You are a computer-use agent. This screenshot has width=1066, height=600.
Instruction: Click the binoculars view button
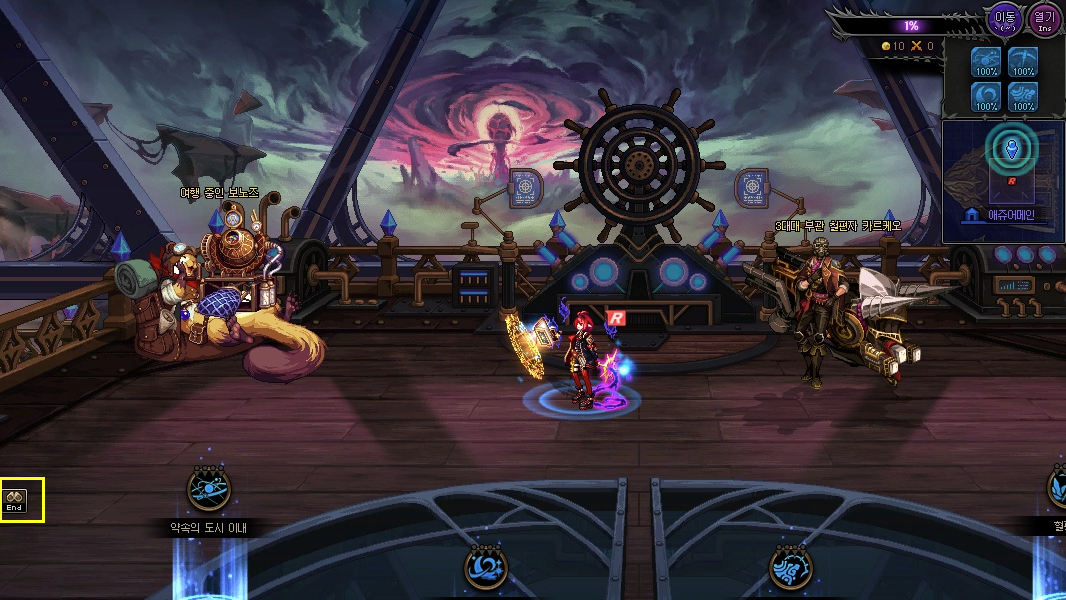15,500
